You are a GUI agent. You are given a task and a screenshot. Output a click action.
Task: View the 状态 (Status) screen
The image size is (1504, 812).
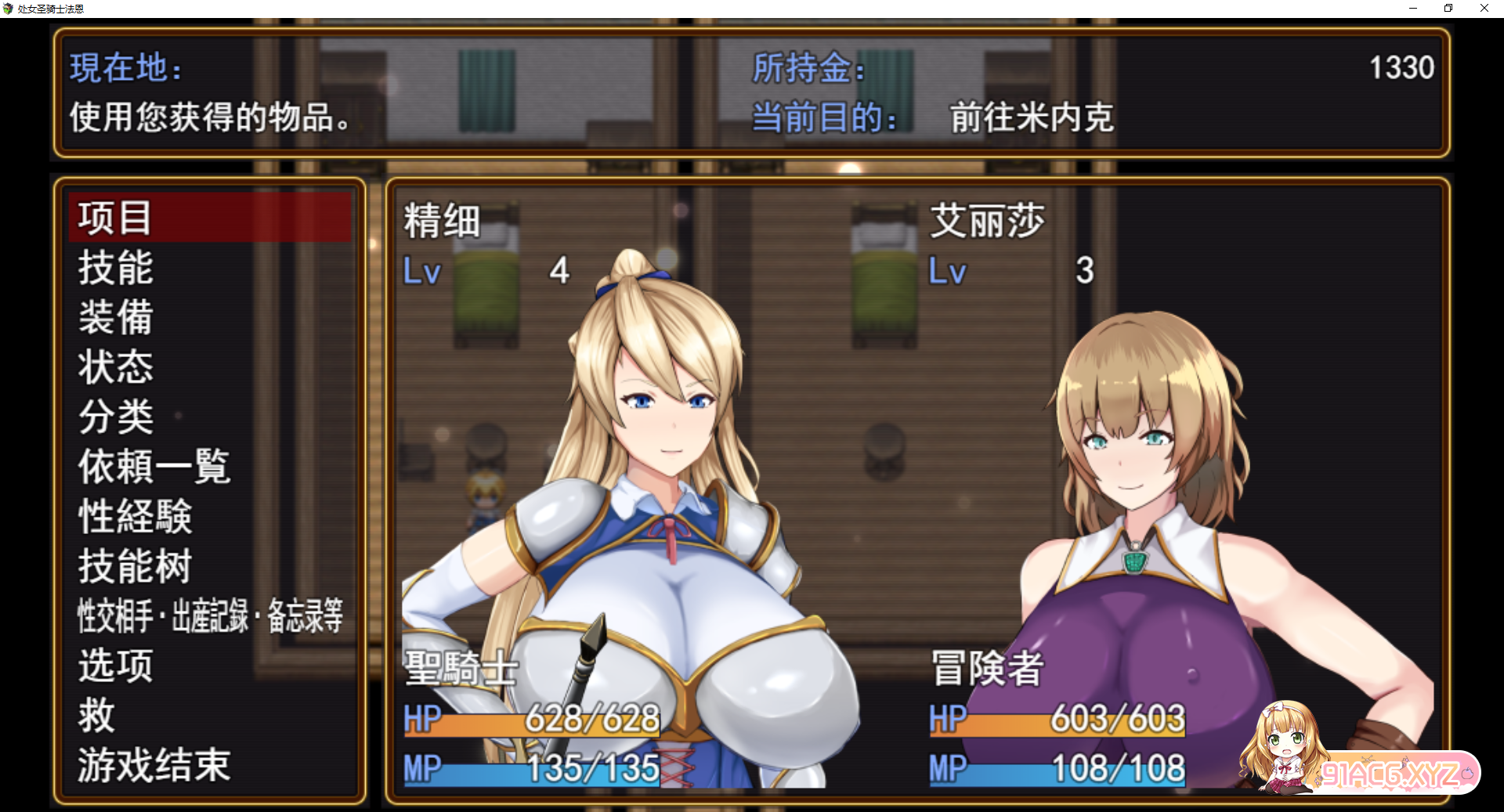tap(114, 368)
